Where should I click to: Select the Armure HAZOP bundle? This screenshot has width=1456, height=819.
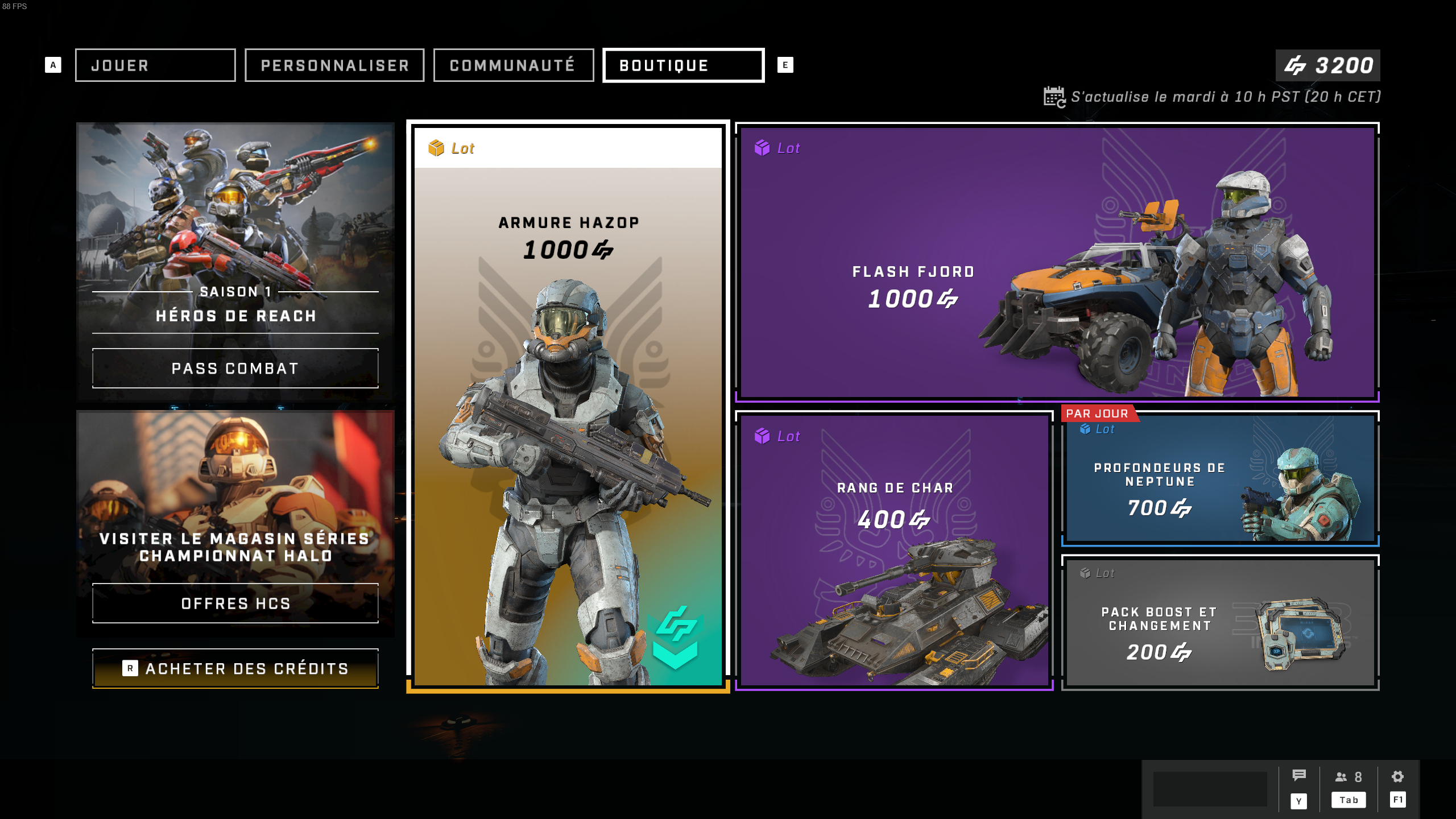click(568, 406)
